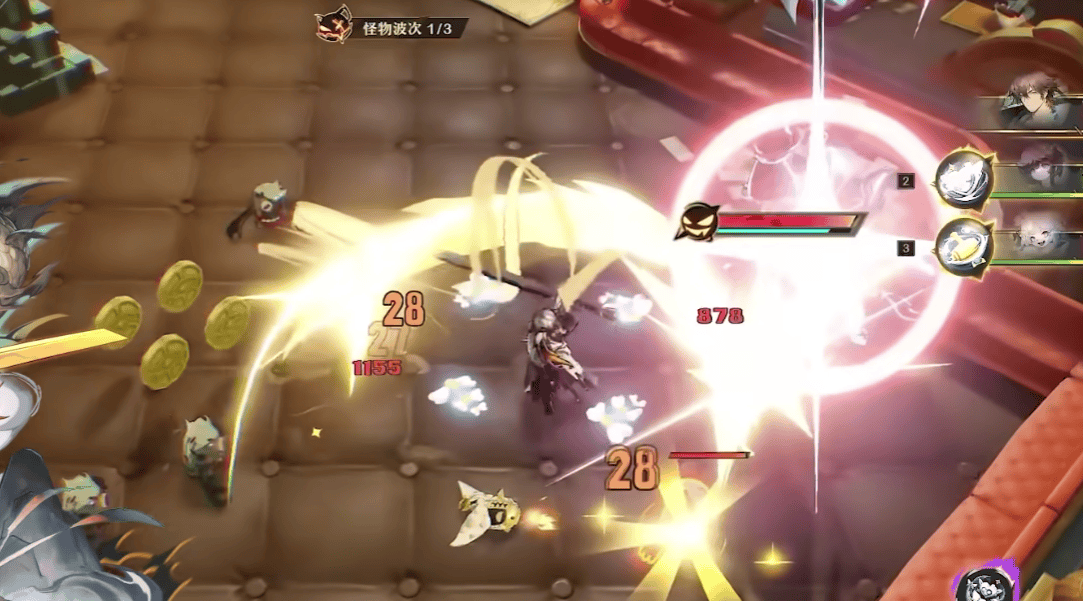Trigger the purple-glowing cat skill icon

point(983,588)
